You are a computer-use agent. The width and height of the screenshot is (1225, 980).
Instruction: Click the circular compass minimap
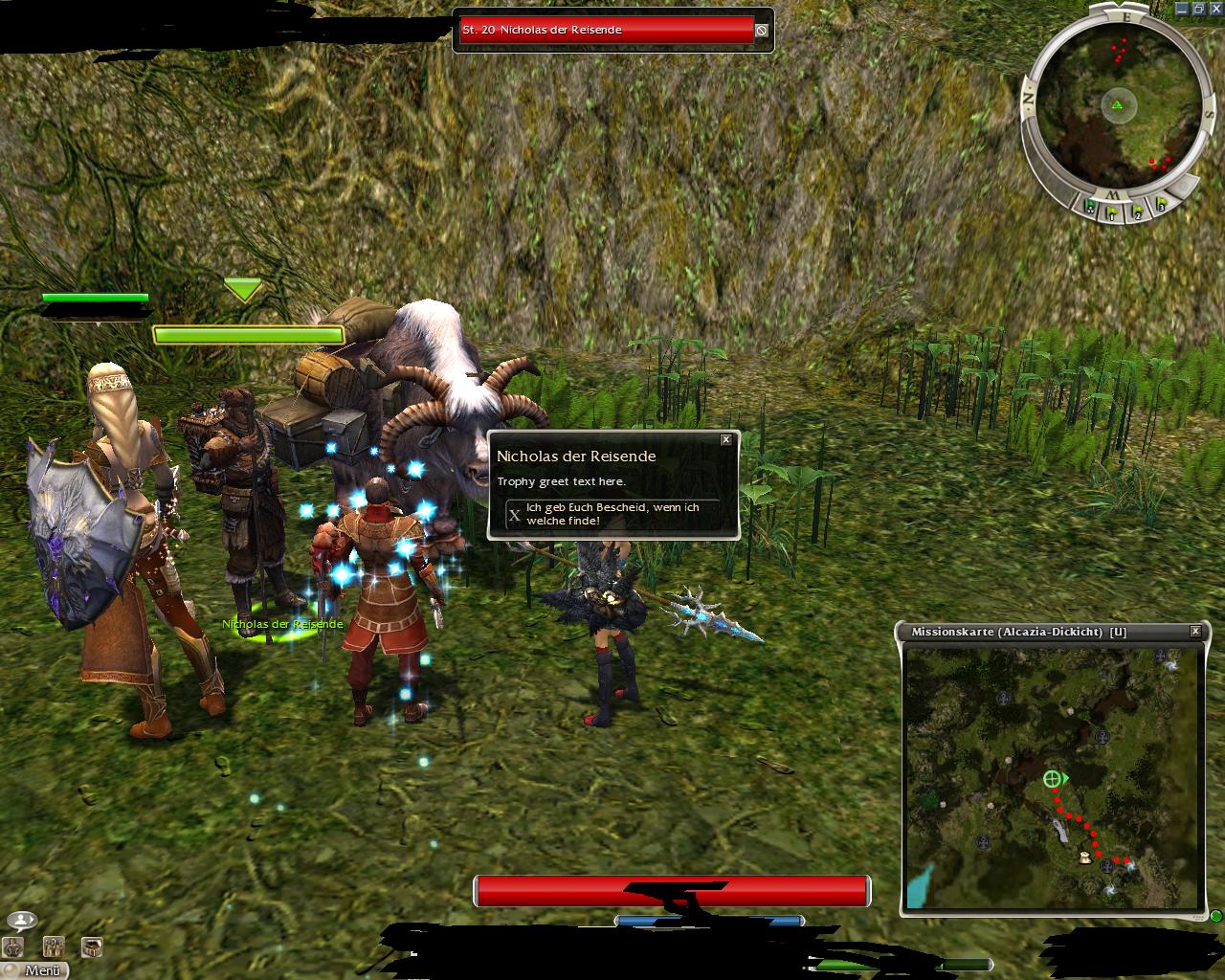point(1116,103)
